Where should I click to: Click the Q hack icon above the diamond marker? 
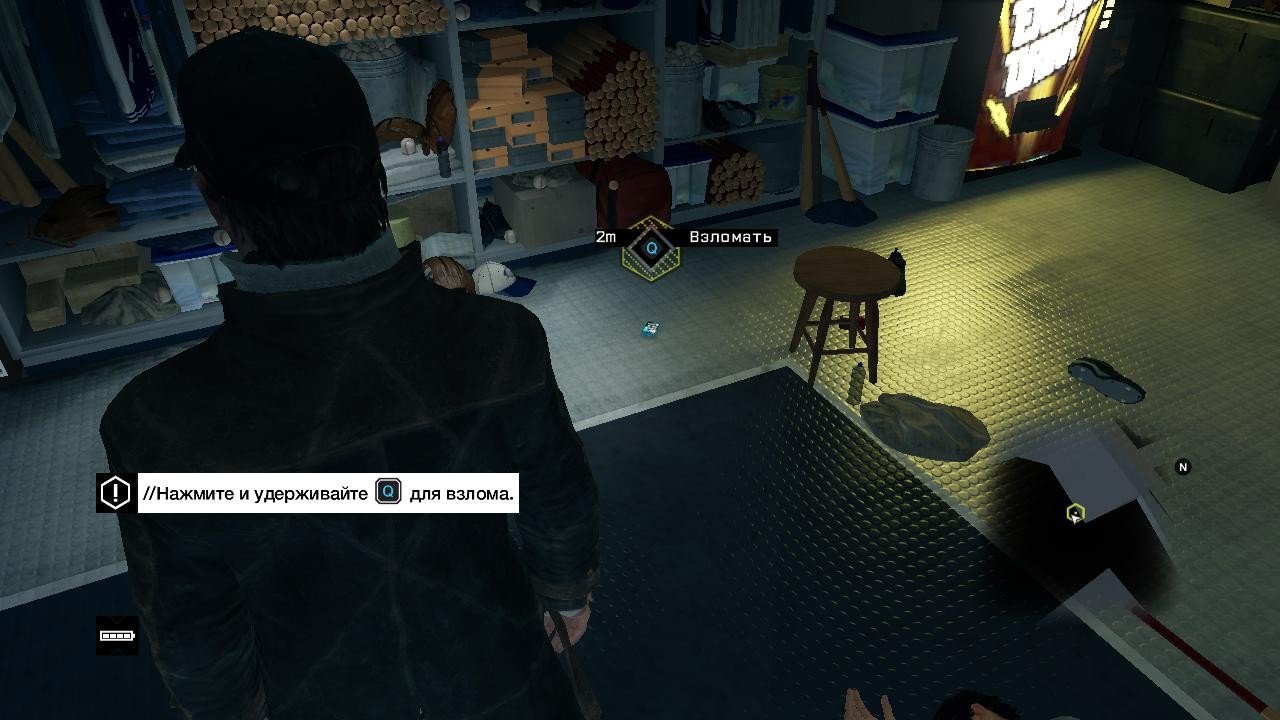[x=651, y=248]
